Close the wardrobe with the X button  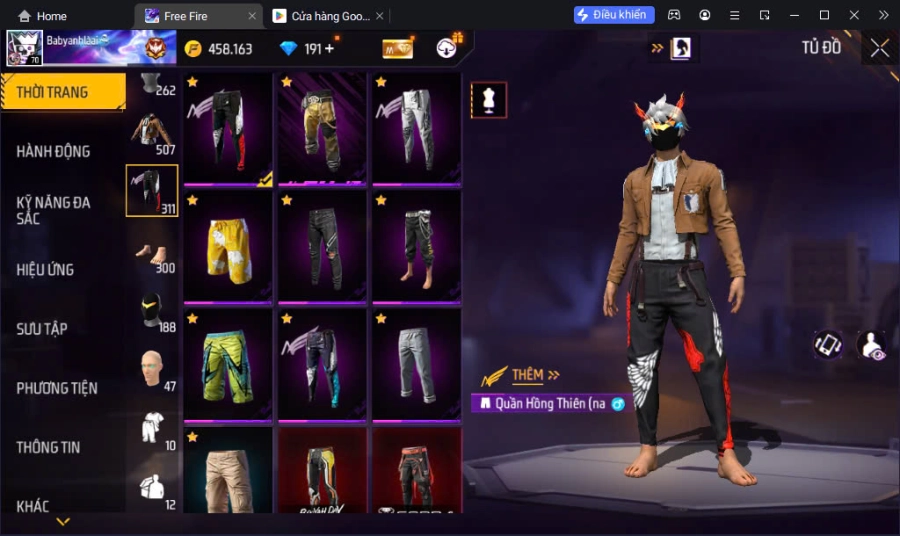pyautogui.click(x=879, y=48)
